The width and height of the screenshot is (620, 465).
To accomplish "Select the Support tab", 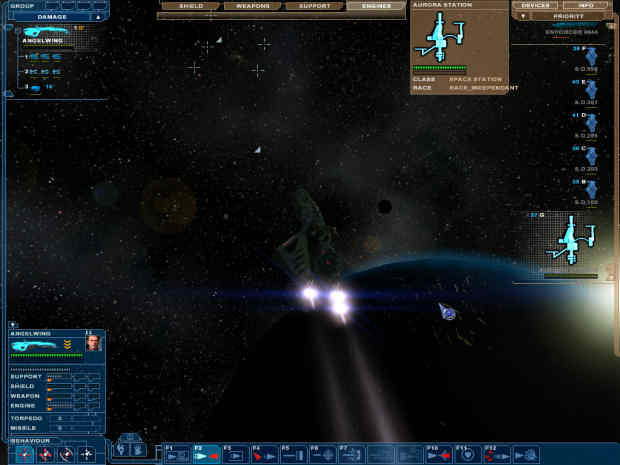I will pos(314,6).
